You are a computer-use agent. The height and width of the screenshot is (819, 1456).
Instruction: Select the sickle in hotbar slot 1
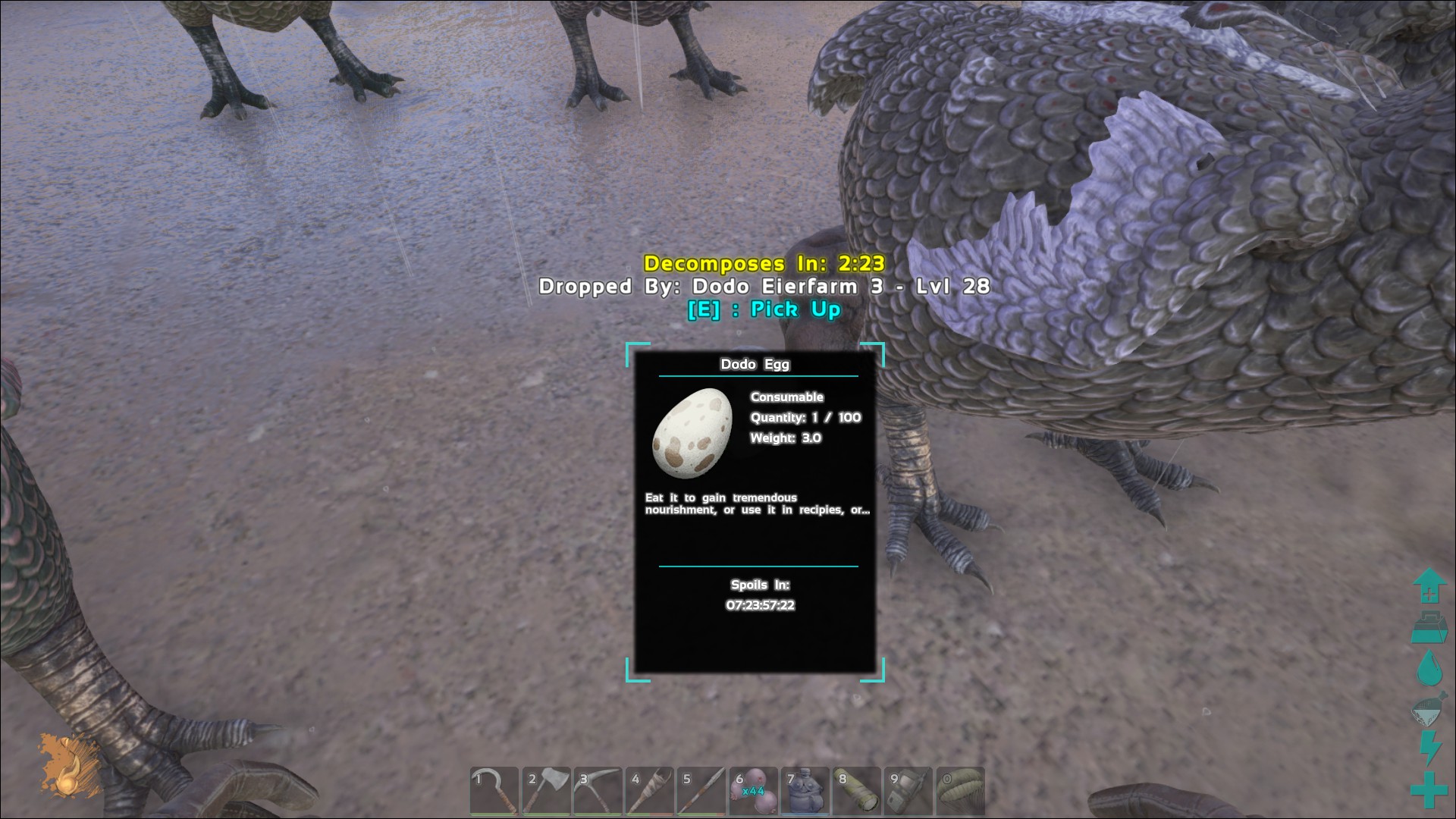(x=494, y=792)
